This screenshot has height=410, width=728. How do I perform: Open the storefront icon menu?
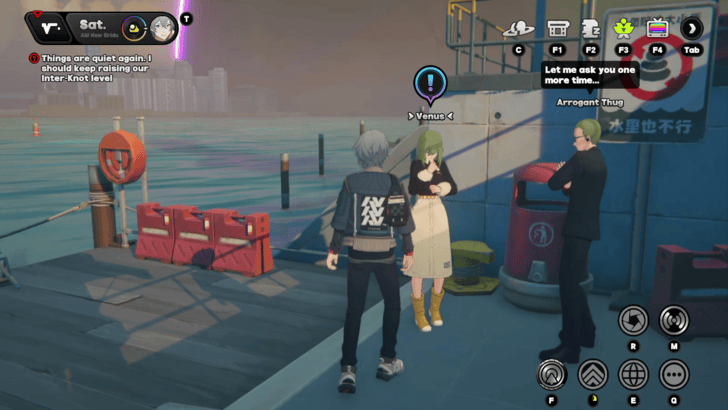(557, 28)
